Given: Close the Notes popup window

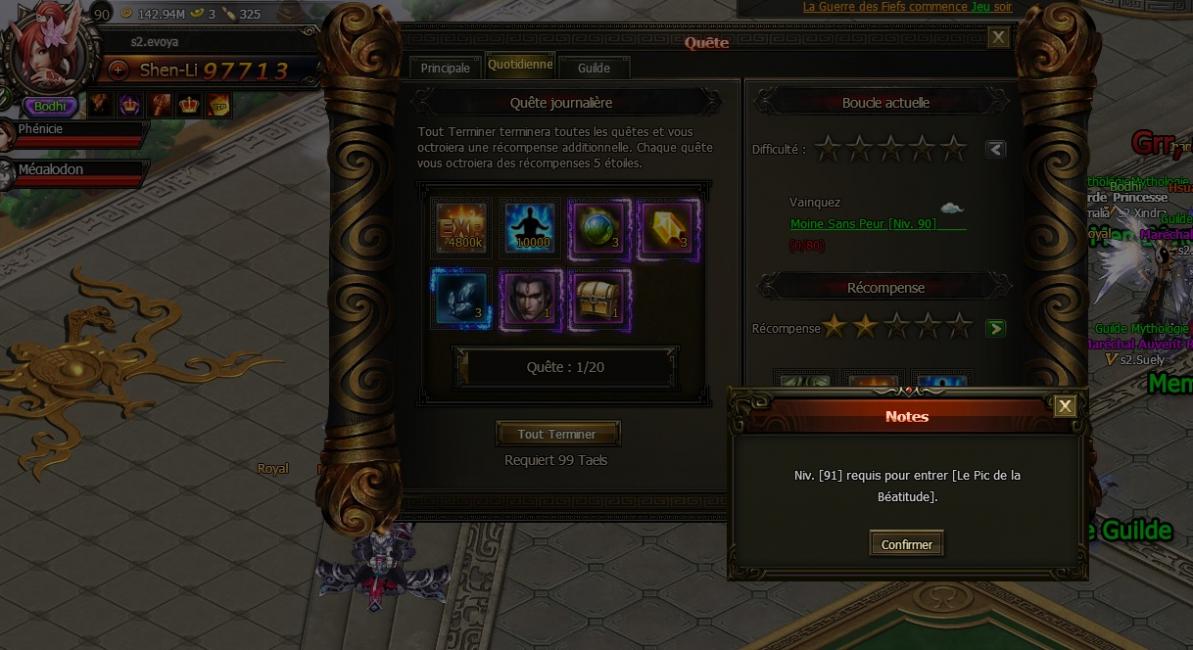Looking at the screenshot, I should pyautogui.click(x=1065, y=405).
